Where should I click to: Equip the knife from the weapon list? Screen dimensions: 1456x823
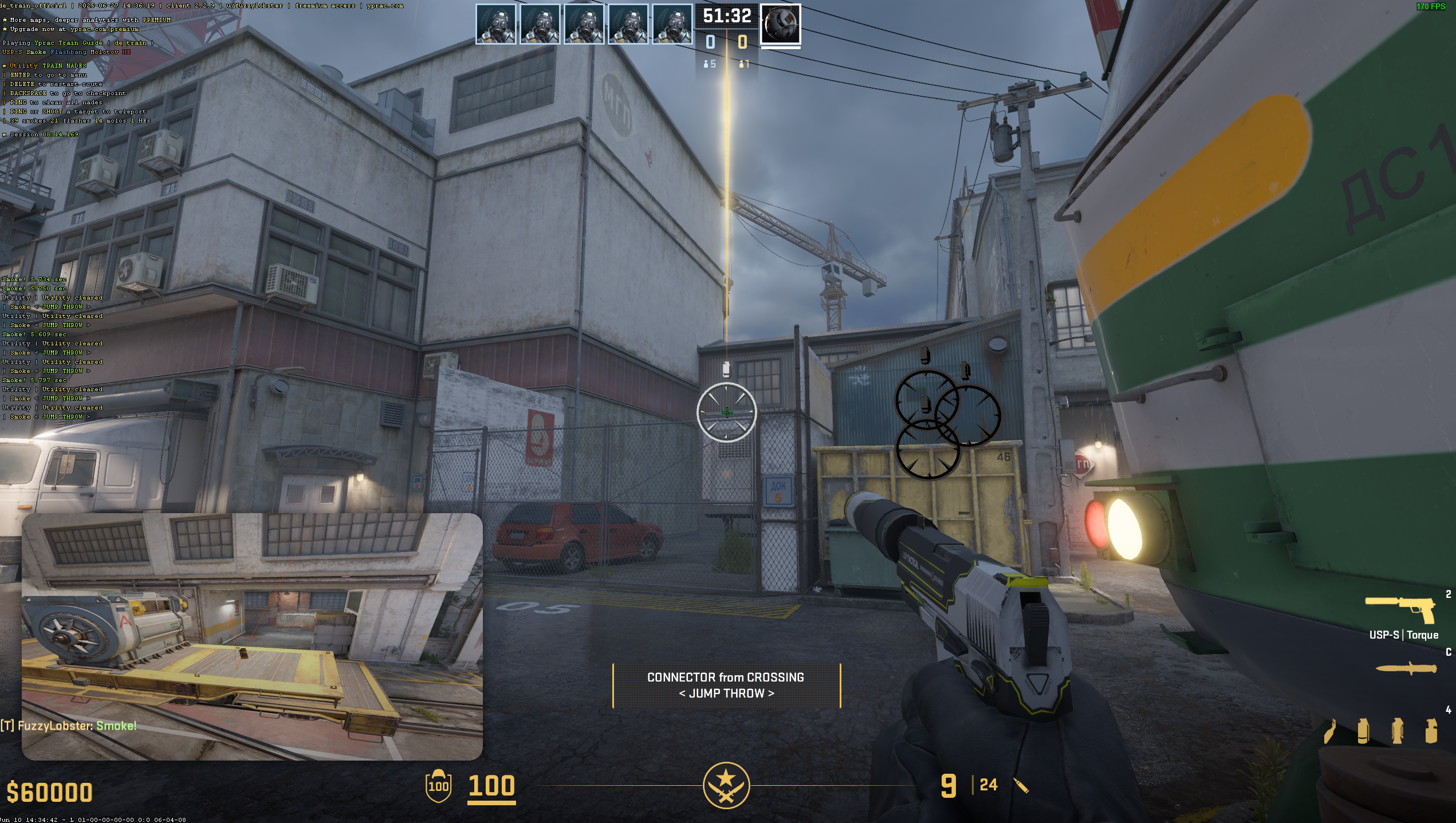click(x=1406, y=668)
